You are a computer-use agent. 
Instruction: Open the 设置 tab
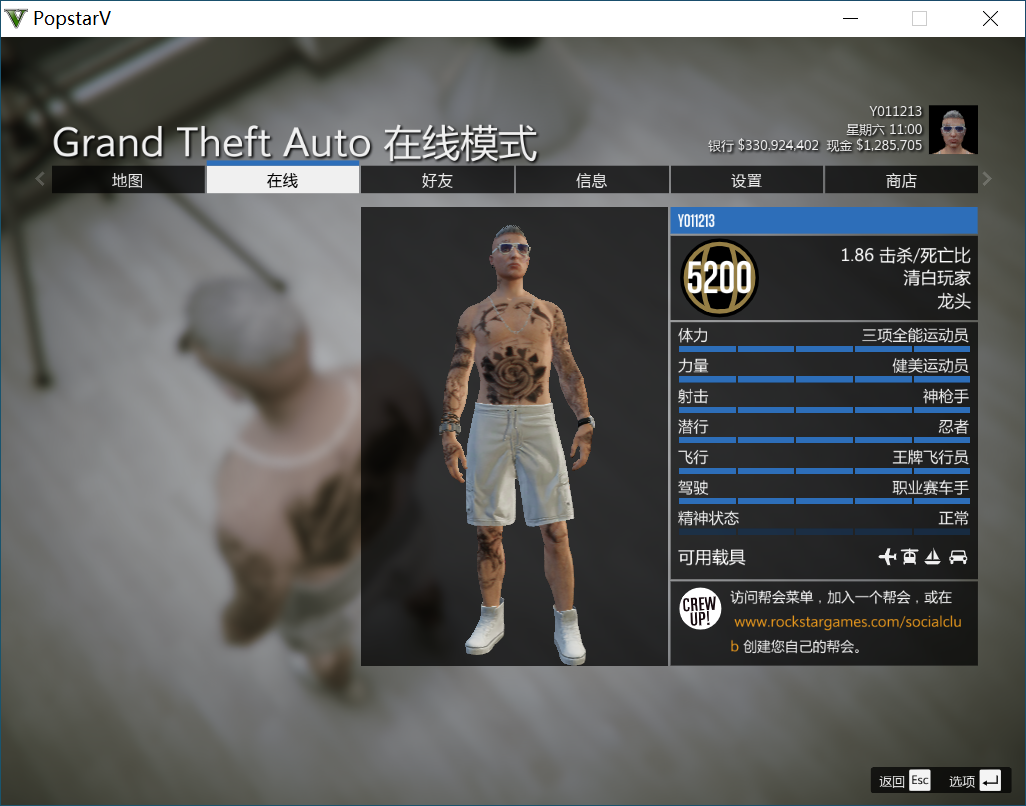[746, 180]
